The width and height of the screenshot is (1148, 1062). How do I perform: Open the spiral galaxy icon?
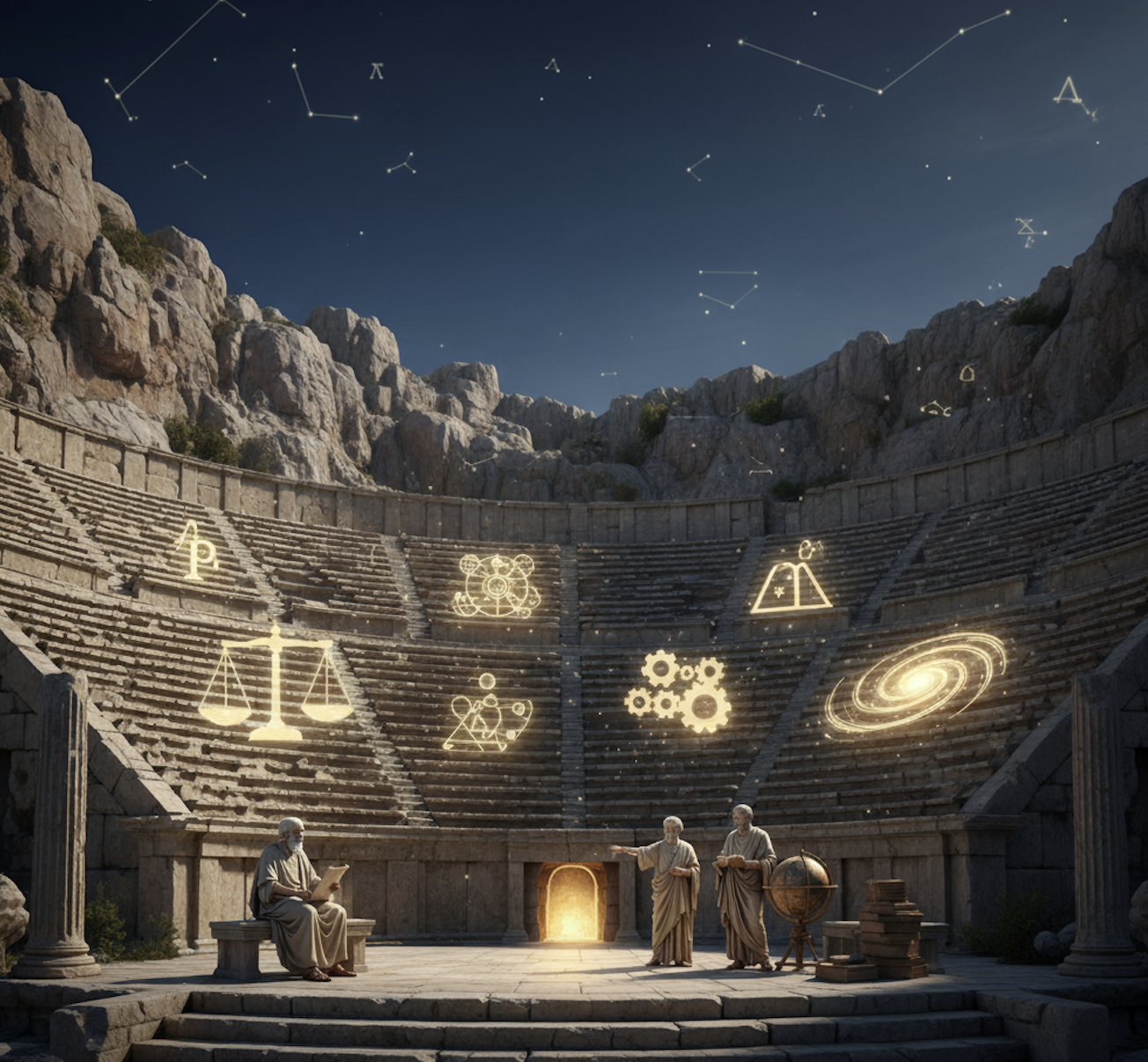[x=916, y=683]
